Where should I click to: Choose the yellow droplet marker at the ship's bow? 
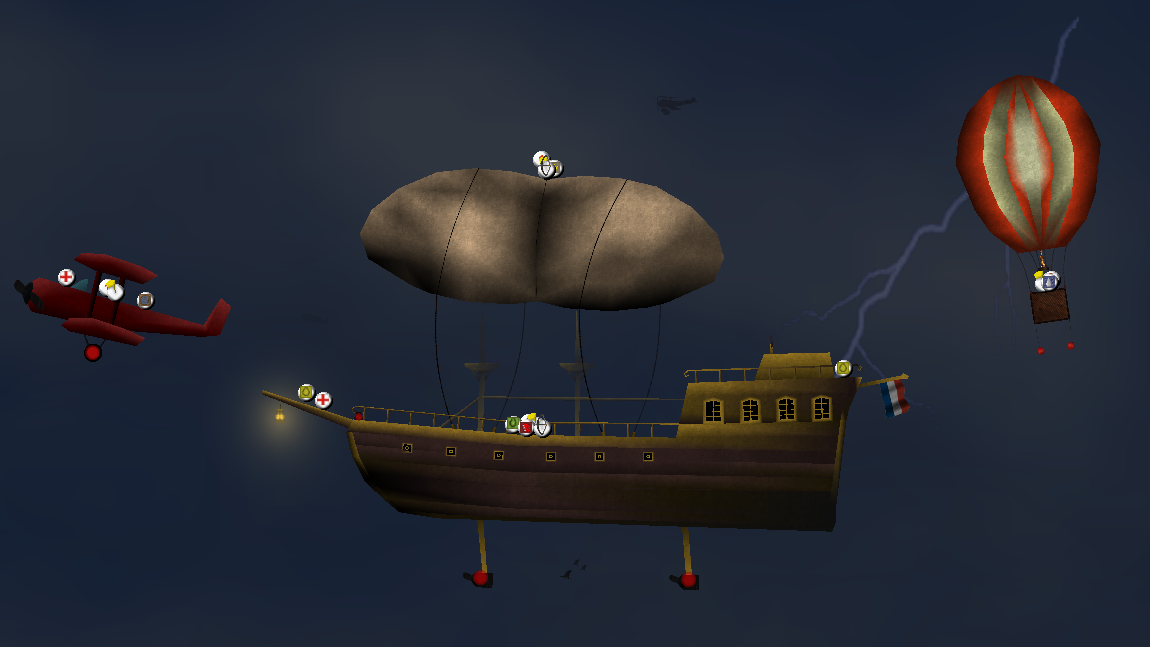[306, 392]
